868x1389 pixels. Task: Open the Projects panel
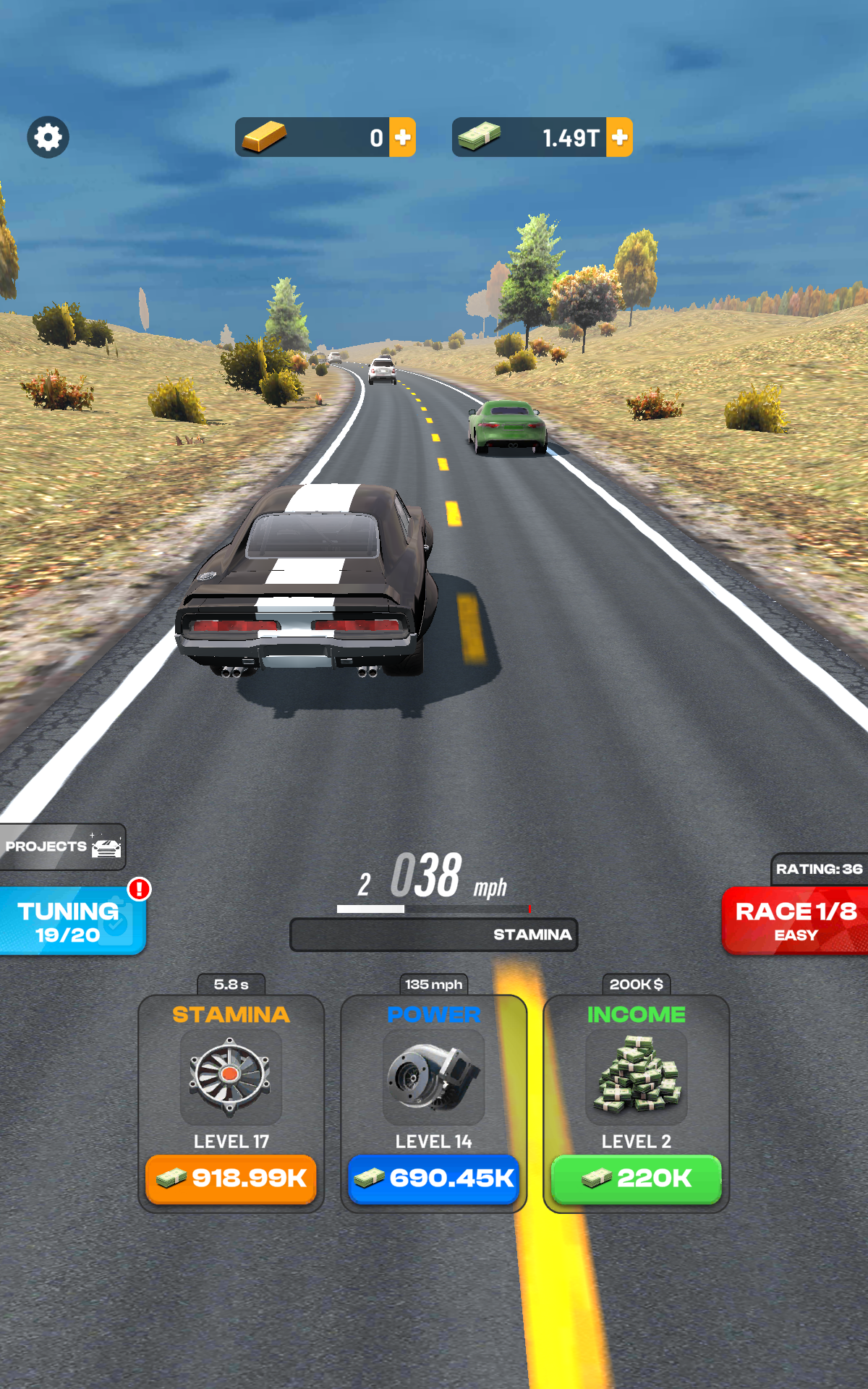coord(62,846)
